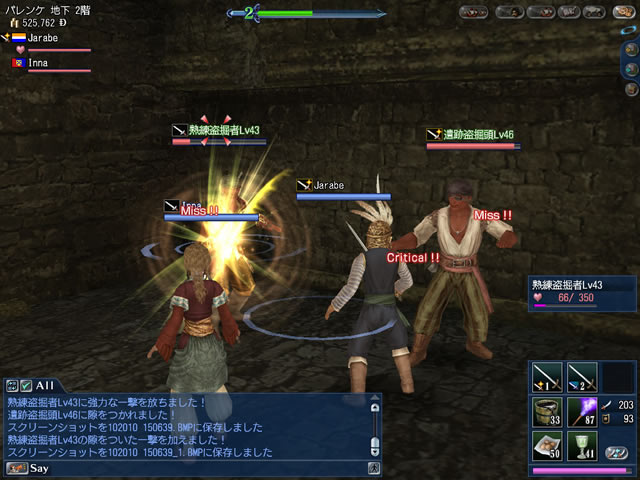Click the Say chat input field
Viewport: 640px width, 480px height.
(x=190, y=467)
